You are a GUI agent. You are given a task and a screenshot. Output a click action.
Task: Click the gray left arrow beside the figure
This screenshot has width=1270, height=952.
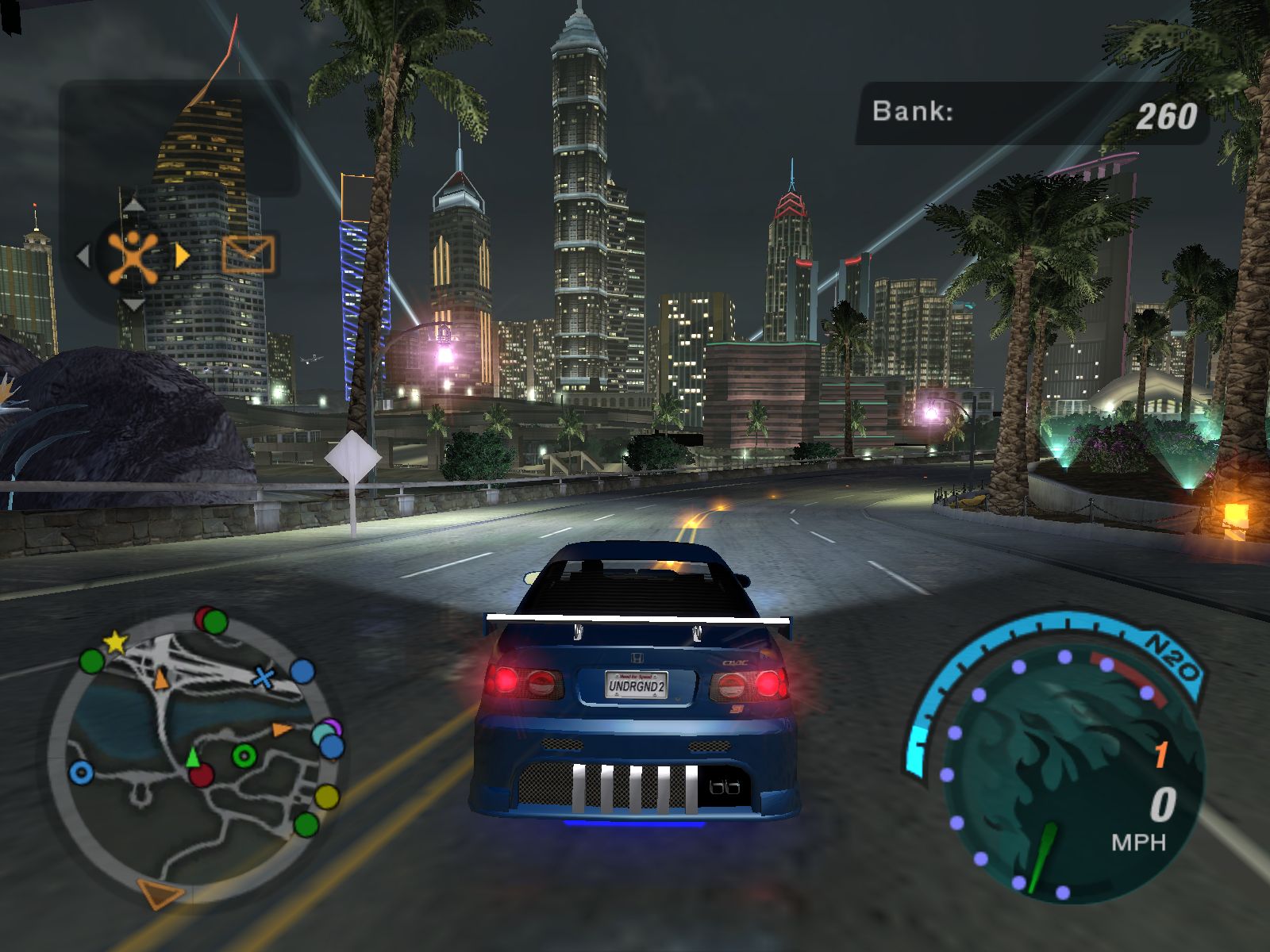82,255
